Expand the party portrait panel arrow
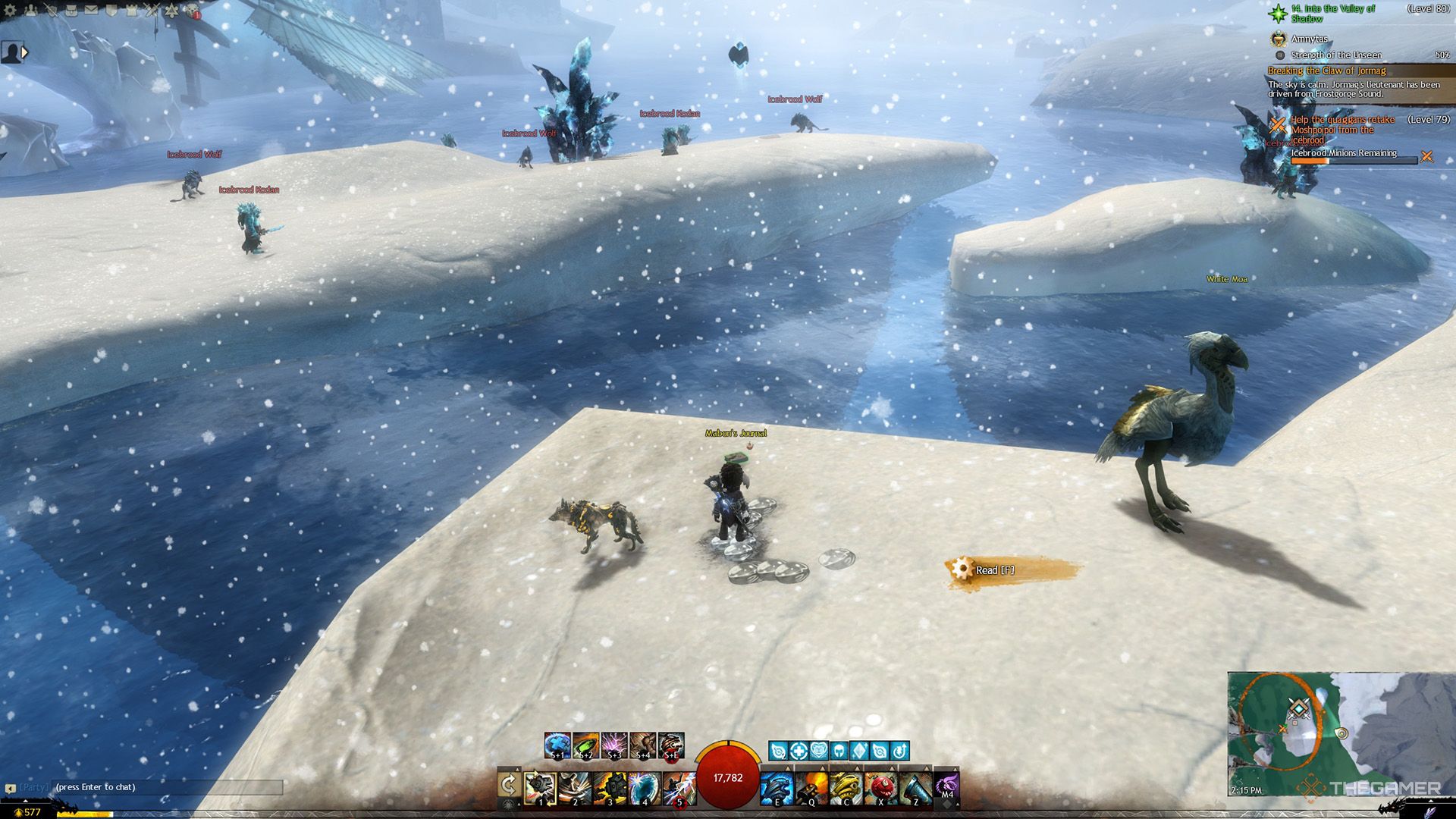The image size is (1456, 819). click(x=25, y=52)
